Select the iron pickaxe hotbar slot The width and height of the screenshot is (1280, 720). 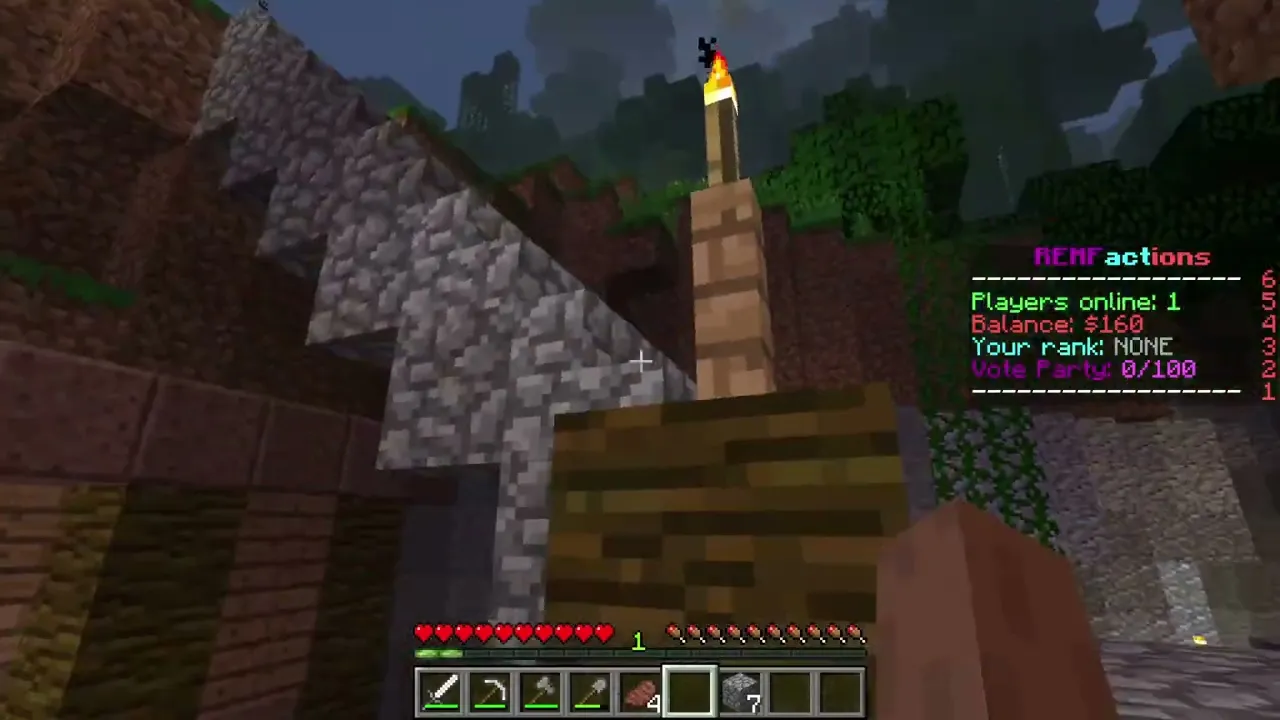click(491, 692)
